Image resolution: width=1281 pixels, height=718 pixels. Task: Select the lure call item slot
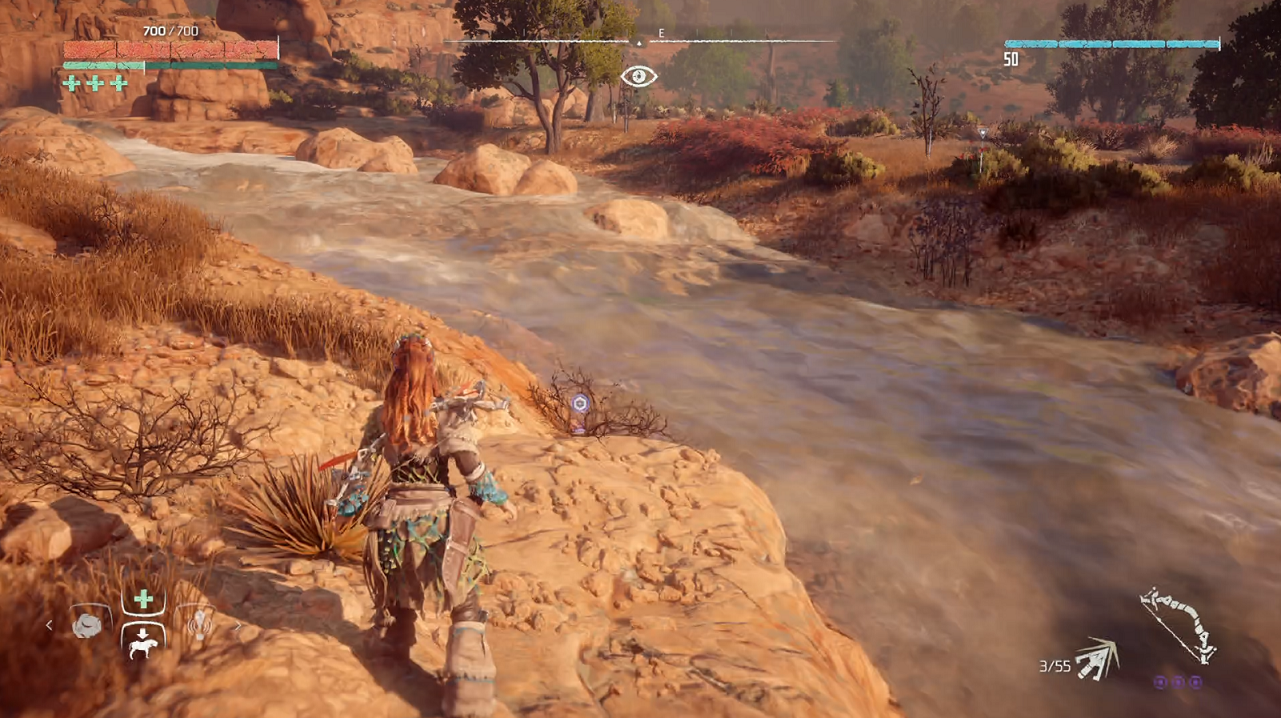pos(200,624)
